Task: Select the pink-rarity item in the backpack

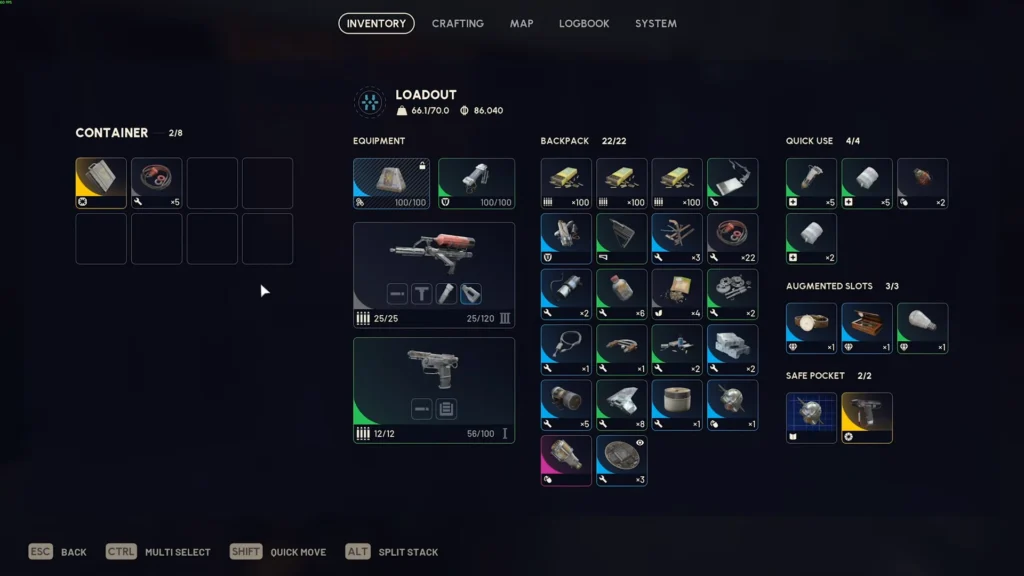Action: [566, 460]
